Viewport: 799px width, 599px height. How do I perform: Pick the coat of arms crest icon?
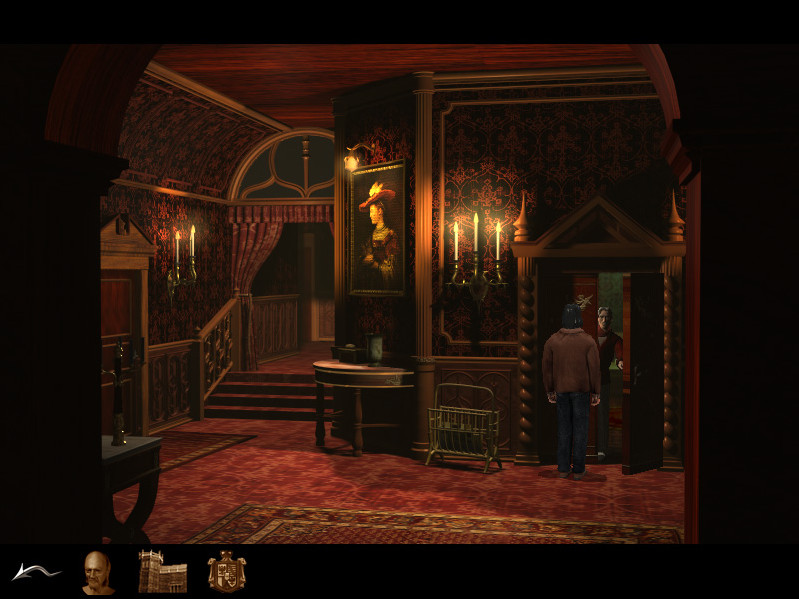[x=227, y=571]
